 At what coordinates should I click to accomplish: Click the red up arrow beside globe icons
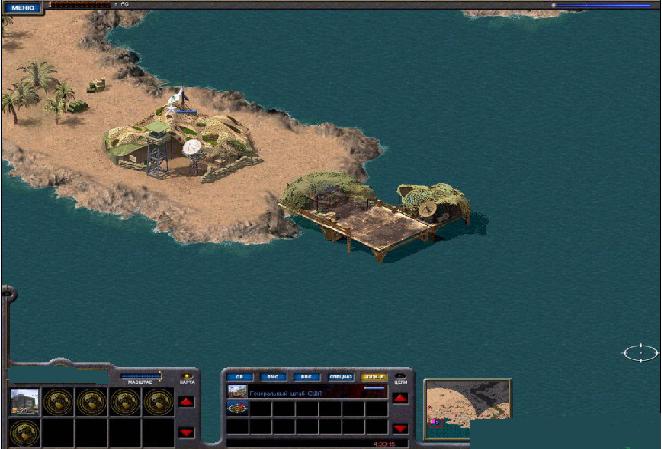coord(186,402)
